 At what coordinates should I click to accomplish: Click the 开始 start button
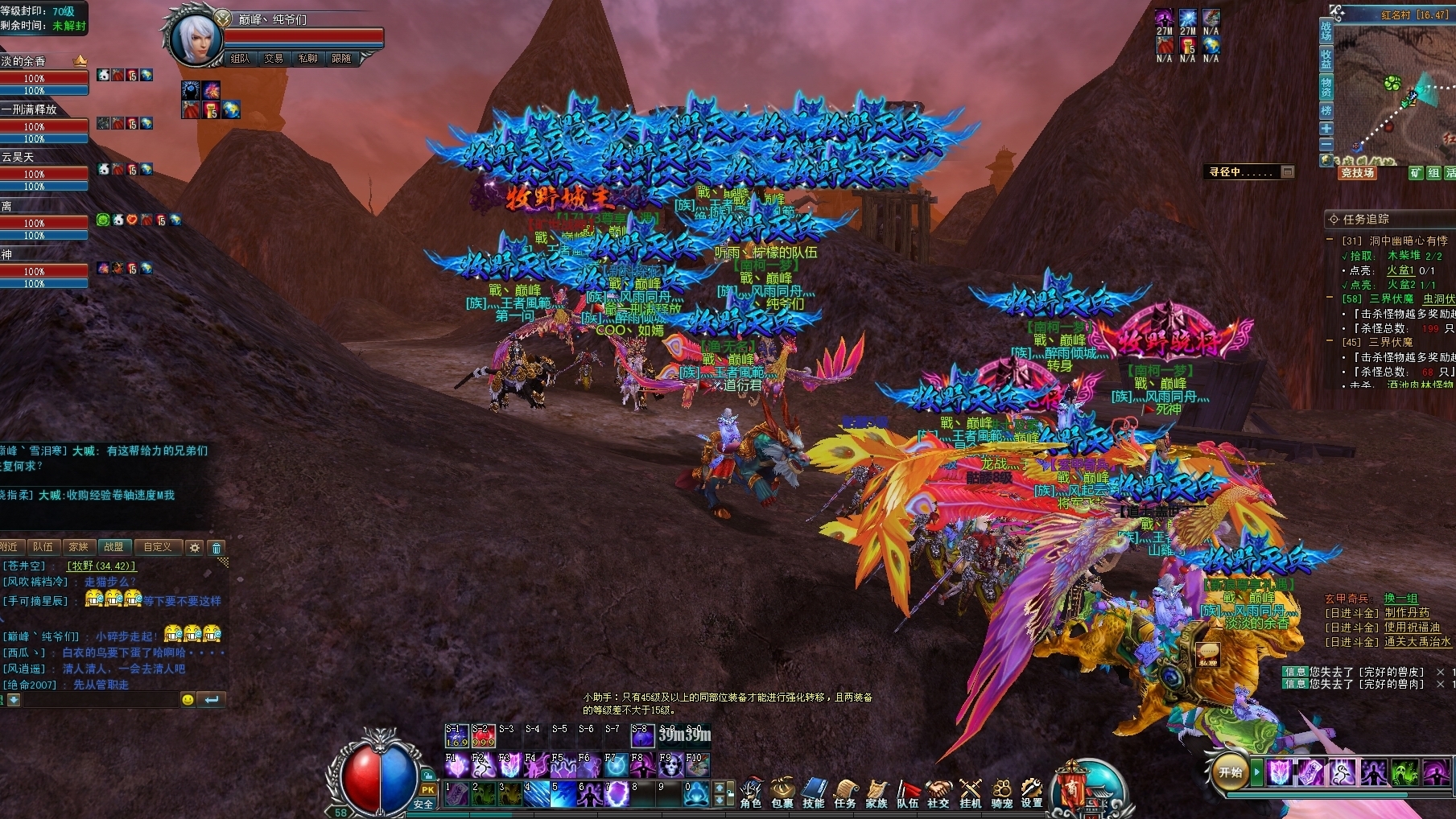(1231, 772)
